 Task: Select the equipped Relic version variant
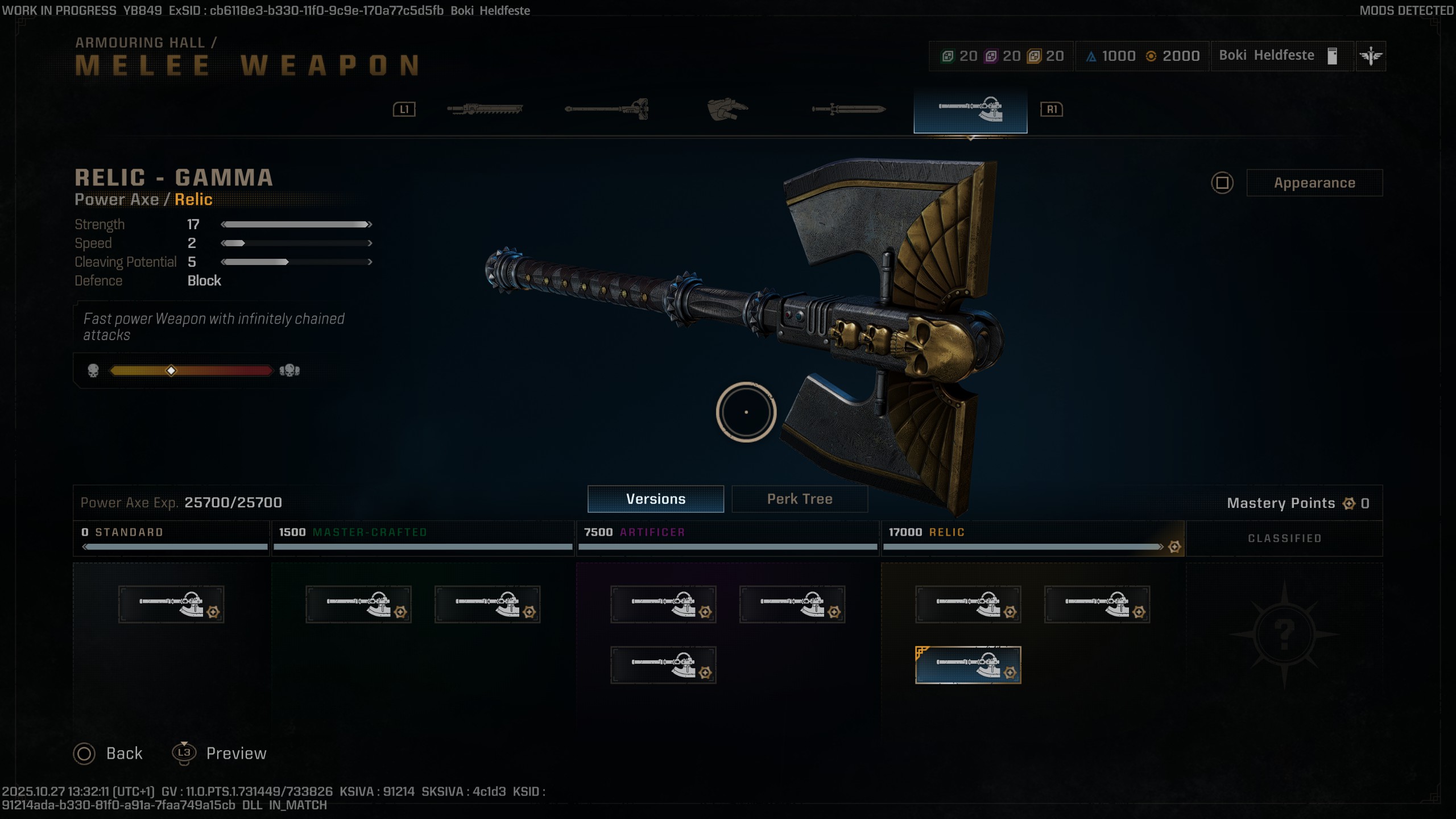point(969,664)
